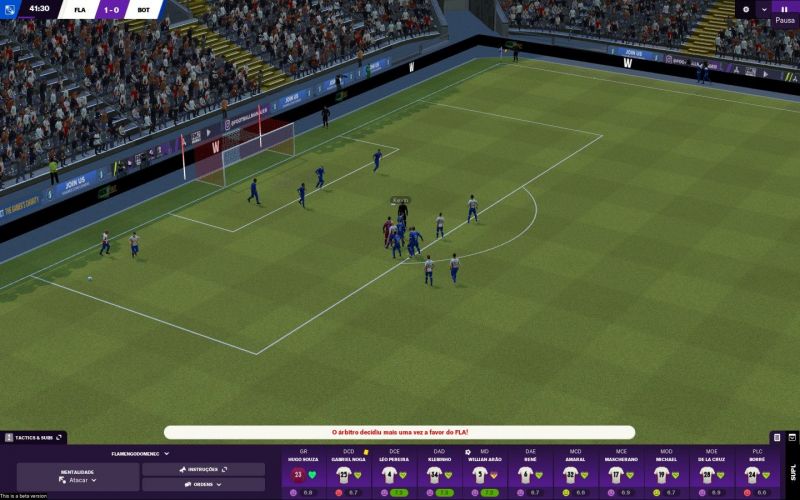Select Gabriel Noga's player card
Viewport: 800px width, 500px height.
348,473
